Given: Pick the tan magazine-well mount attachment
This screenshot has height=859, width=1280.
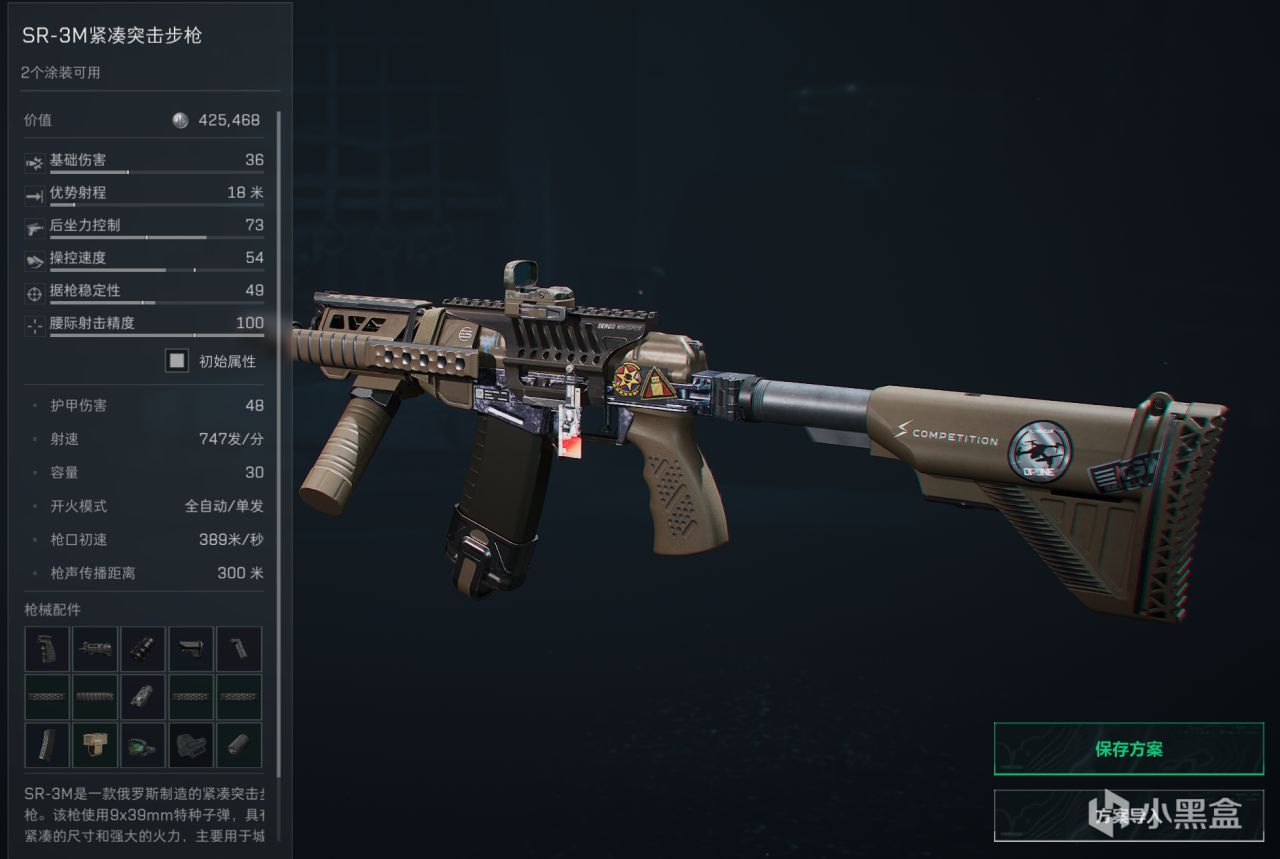Looking at the screenshot, I should coord(95,745).
